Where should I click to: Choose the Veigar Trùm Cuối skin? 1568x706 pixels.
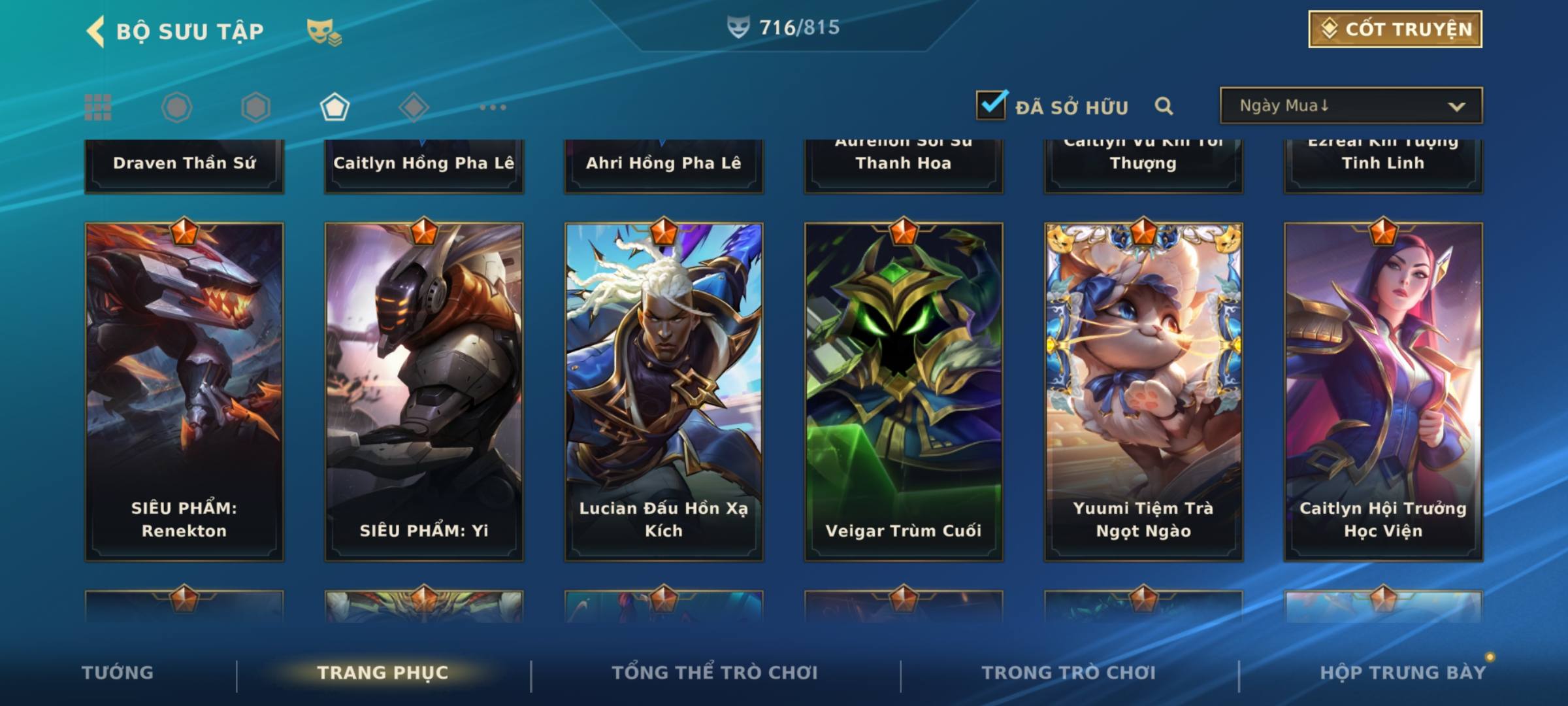904,392
